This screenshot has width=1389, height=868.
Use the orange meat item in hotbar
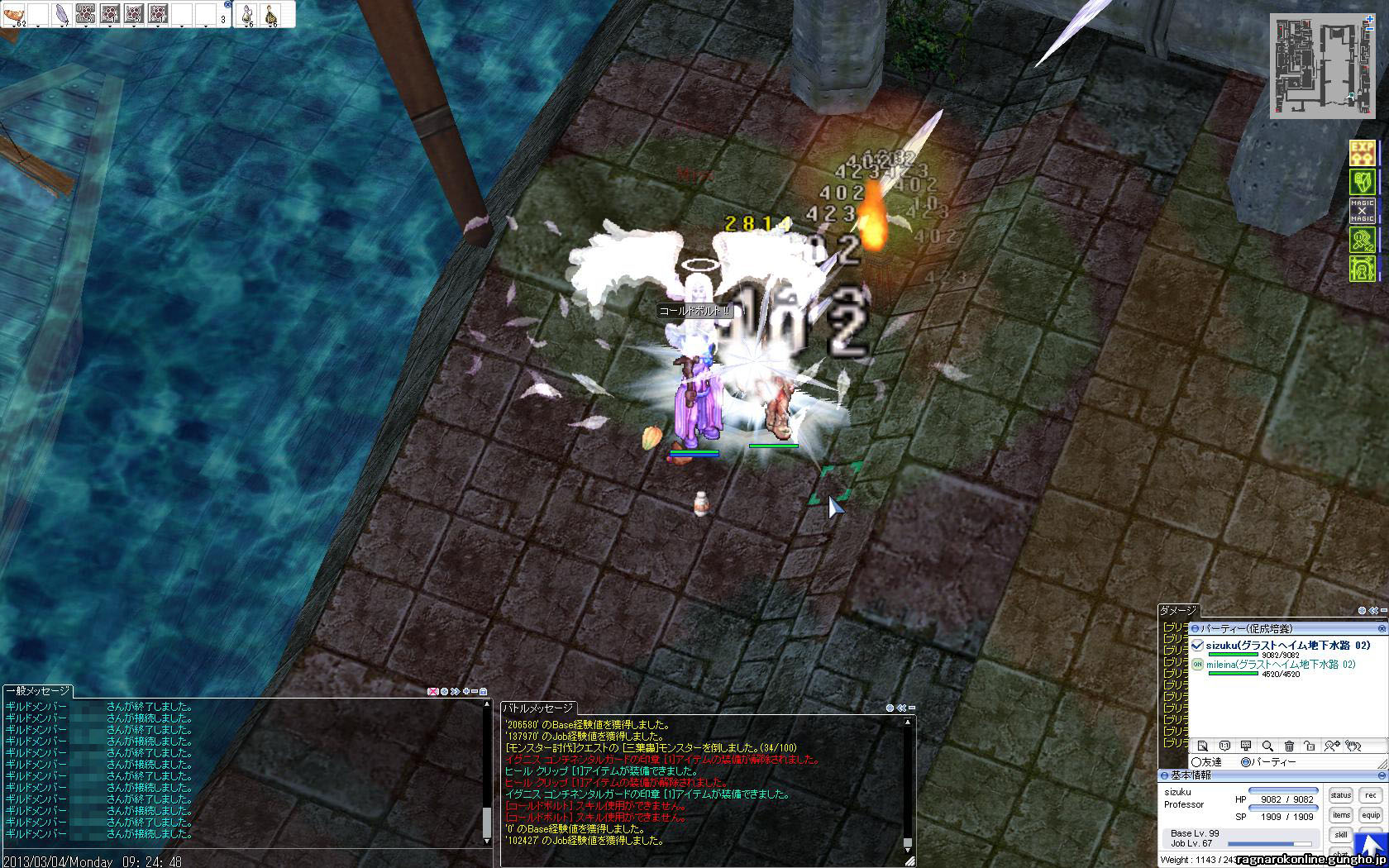pos(15,14)
